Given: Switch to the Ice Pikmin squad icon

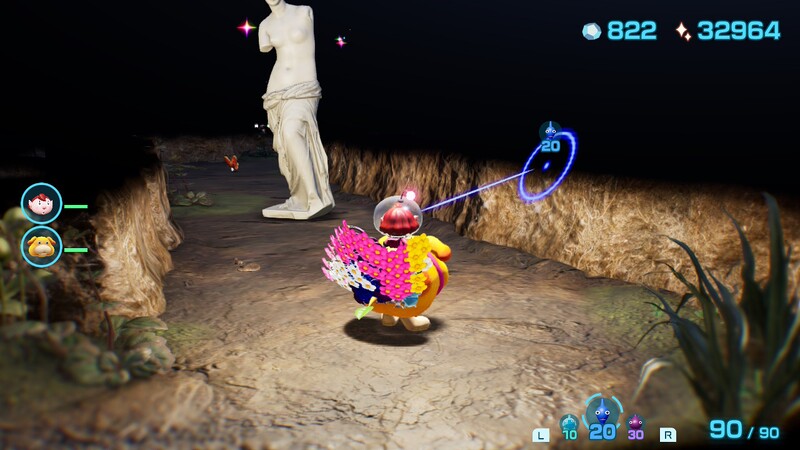Looking at the screenshot, I should [x=569, y=424].
